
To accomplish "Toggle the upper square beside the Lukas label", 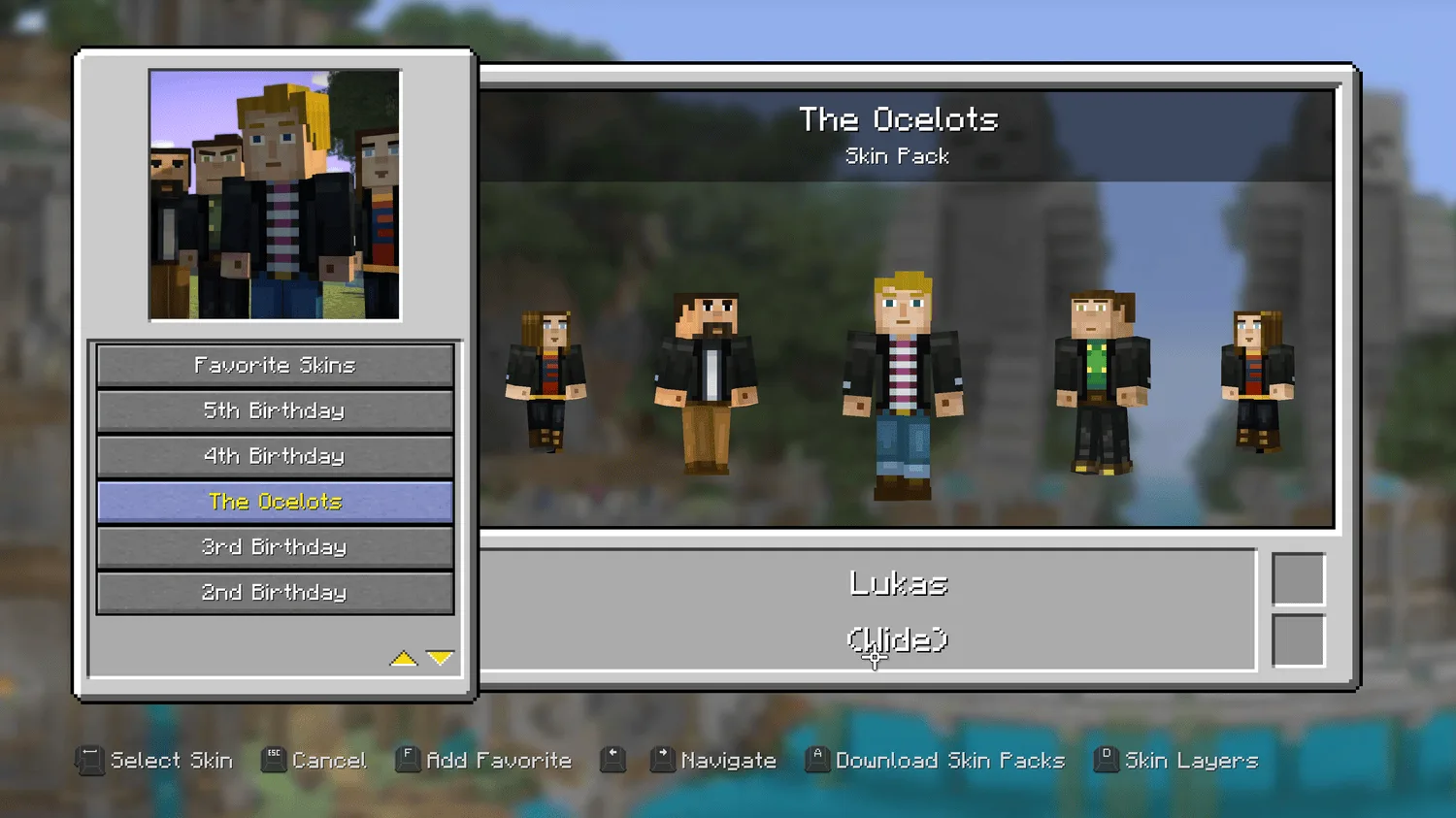I will tap(1301, 578).
